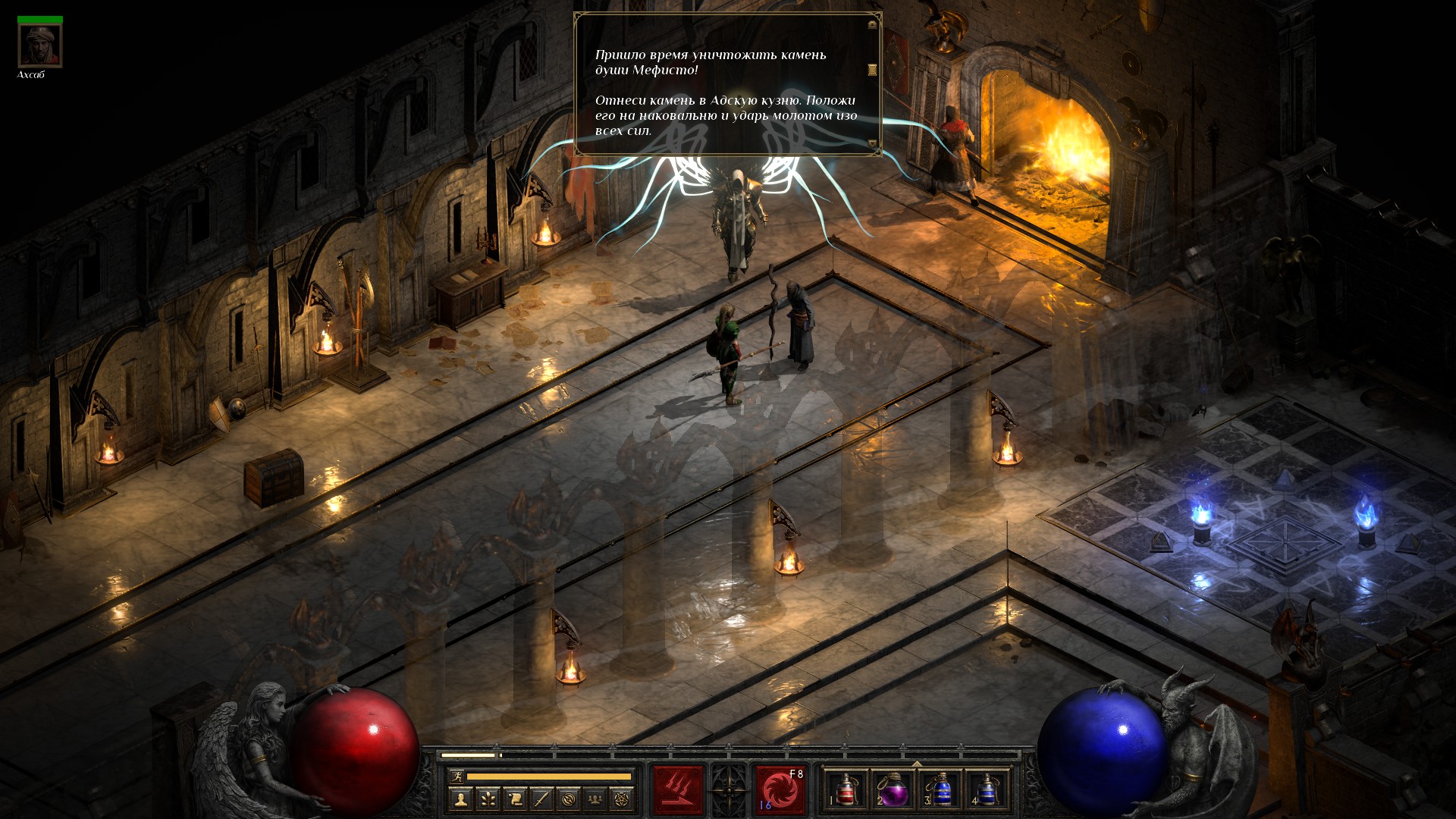Open the quest log scroll button

click(515, 799)
